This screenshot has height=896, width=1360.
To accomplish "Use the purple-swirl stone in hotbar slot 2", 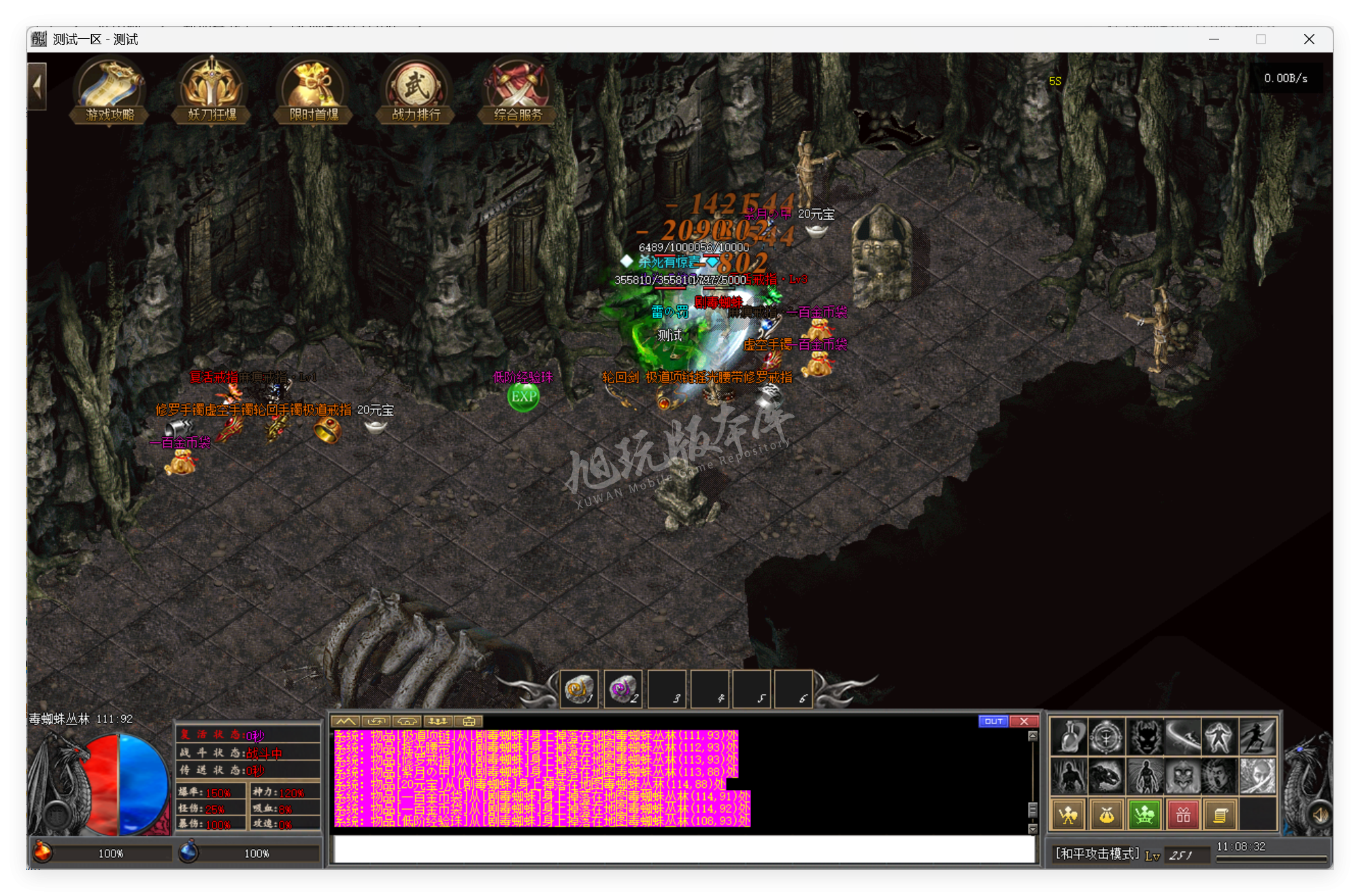I will click(622, 690).
